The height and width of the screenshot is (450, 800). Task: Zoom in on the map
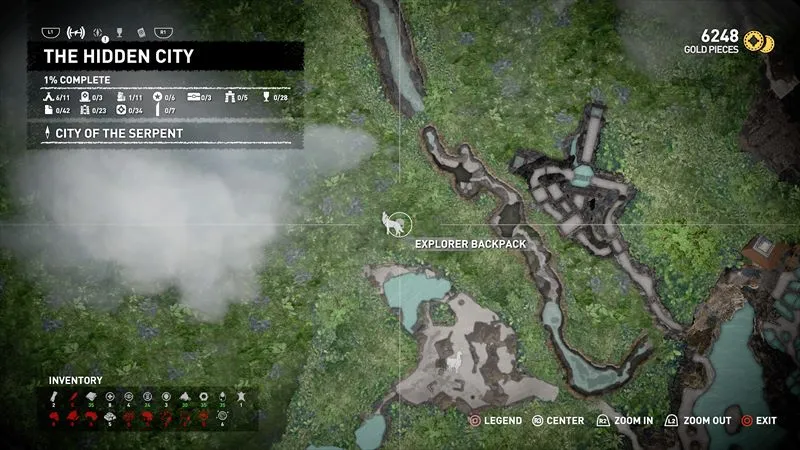click(625, 421)
